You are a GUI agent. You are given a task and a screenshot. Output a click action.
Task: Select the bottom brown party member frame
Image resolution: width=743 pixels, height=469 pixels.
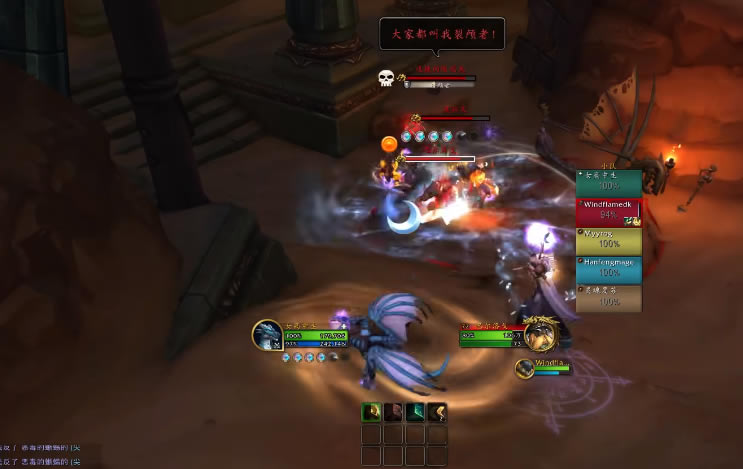pyautogui.click(x=608, y=297)
